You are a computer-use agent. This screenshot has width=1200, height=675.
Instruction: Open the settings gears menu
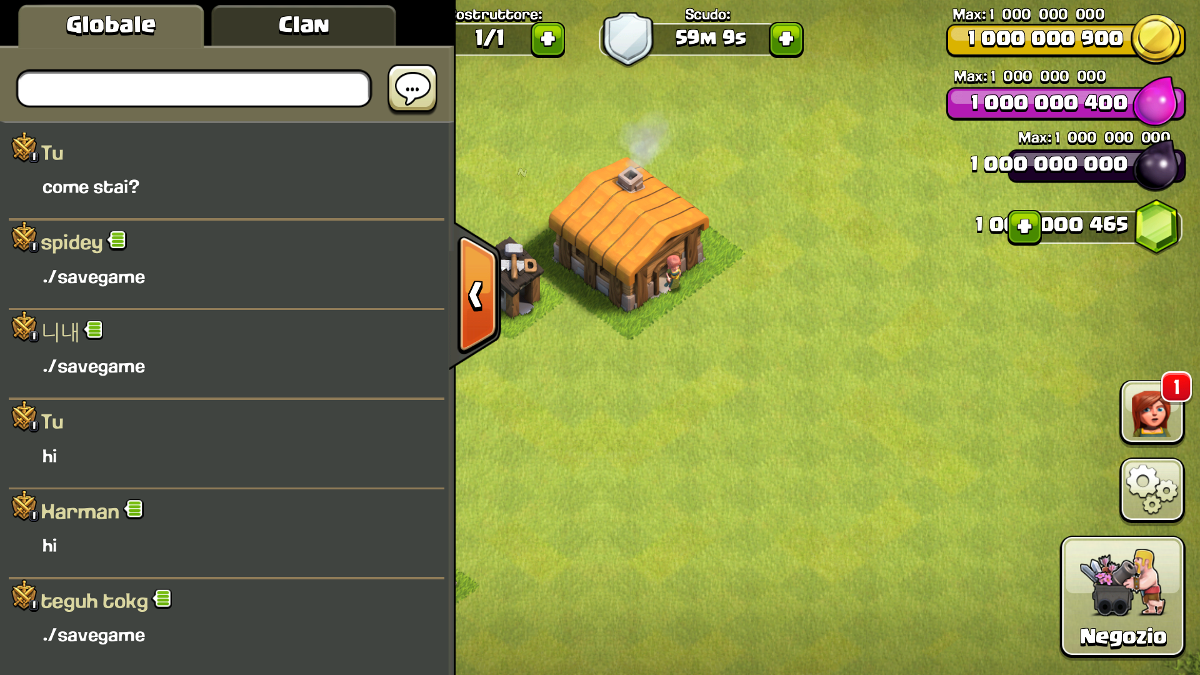1152,489
